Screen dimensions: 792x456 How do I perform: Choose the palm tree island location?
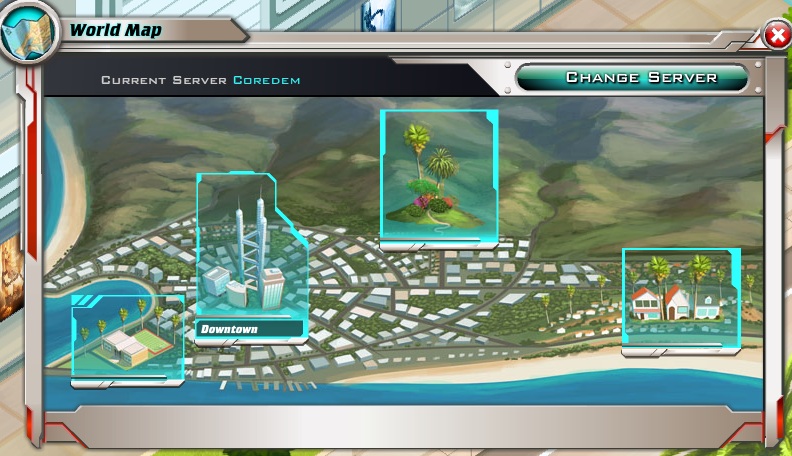(x=438, y=176)
